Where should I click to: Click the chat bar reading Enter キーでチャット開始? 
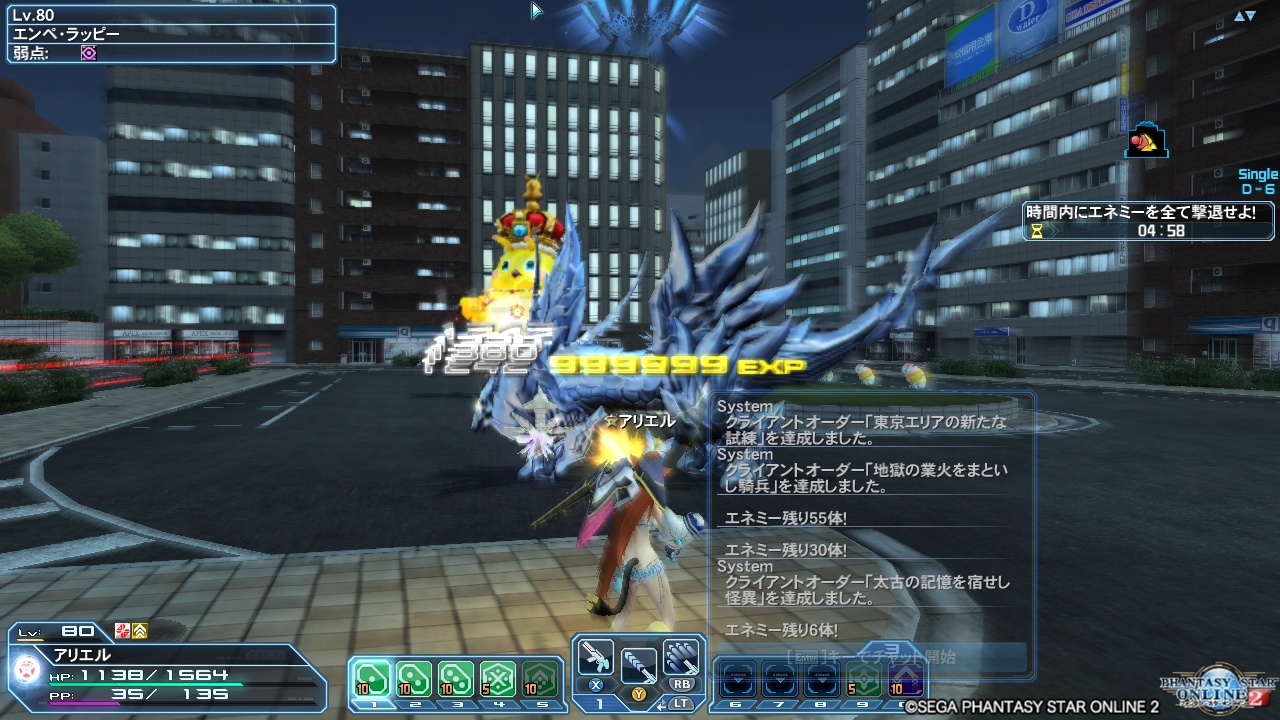pyautogui.click(x=869, y=653)
